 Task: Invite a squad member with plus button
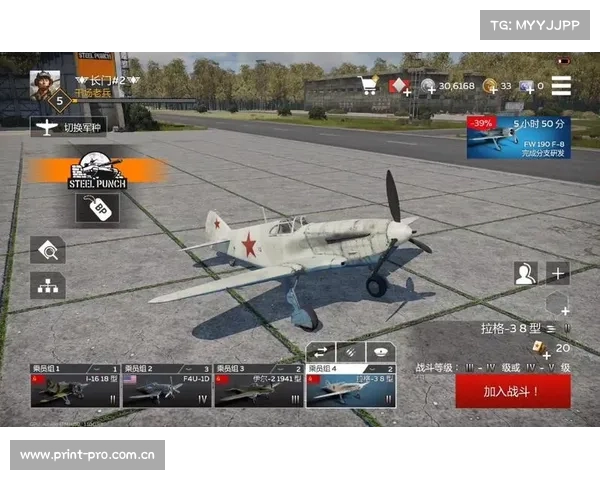tap(557, 273)
